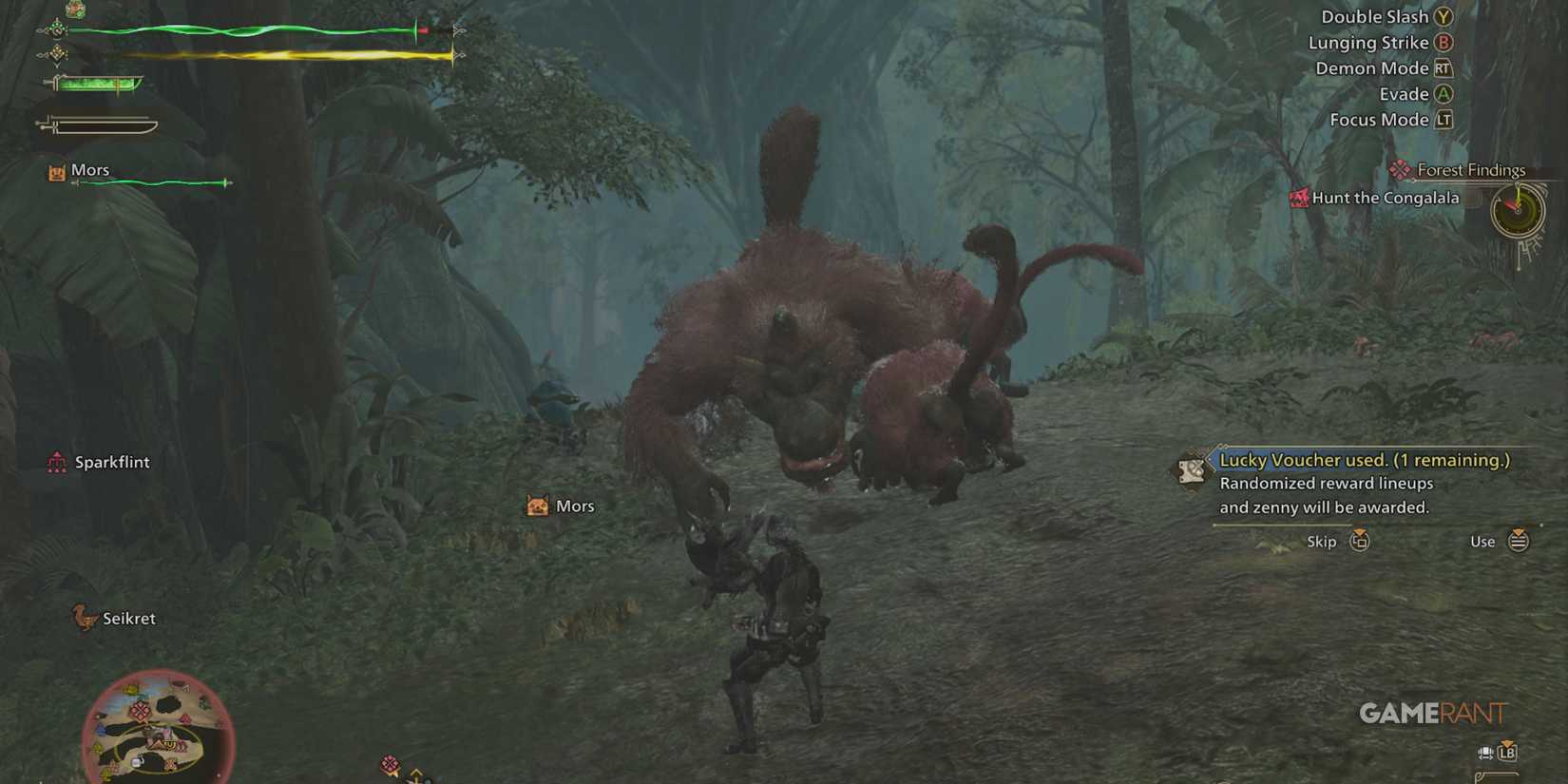Expand the chevron above the Skip prompt
The image size is (1568, 784).
(x=1361, y=530)
